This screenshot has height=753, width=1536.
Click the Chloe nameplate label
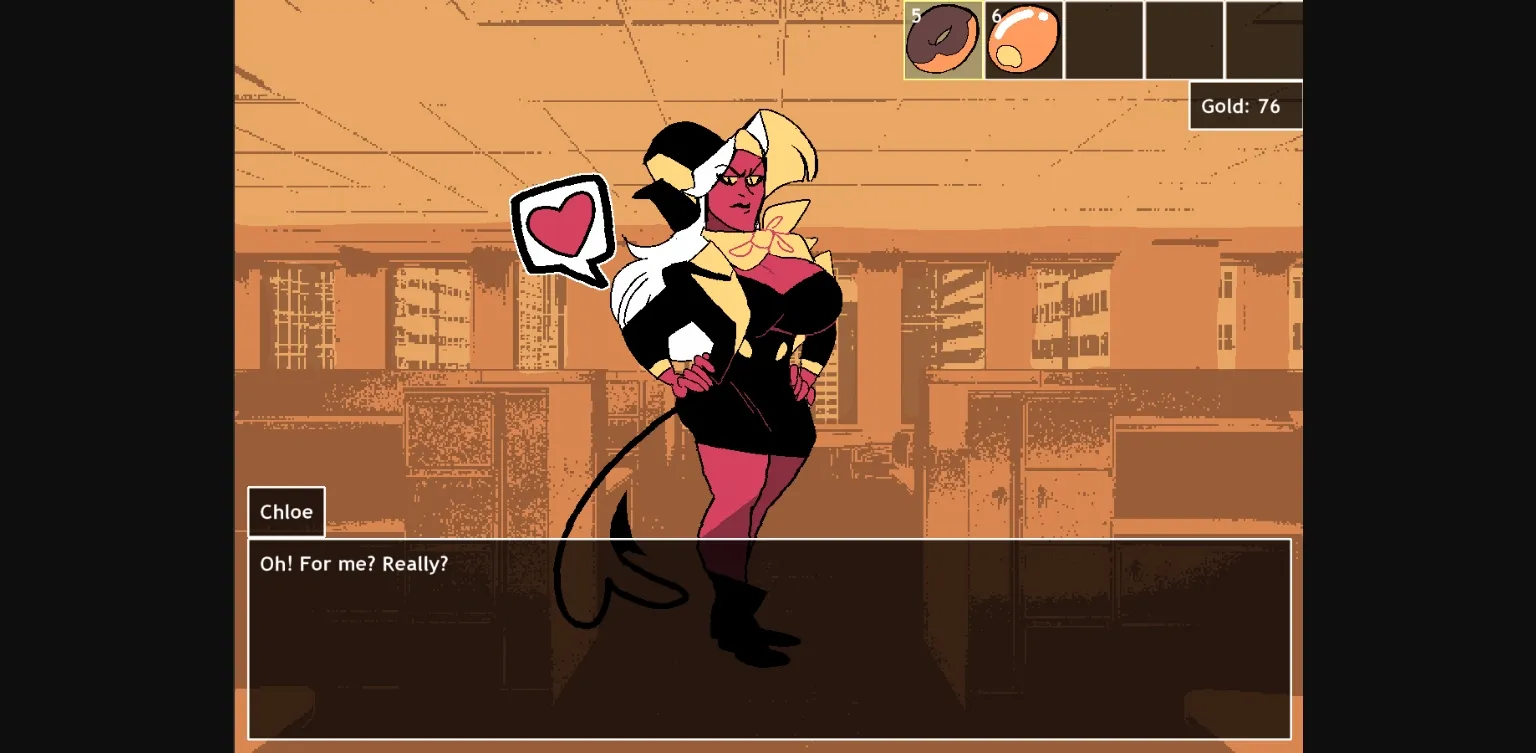[x=286, y=511]
